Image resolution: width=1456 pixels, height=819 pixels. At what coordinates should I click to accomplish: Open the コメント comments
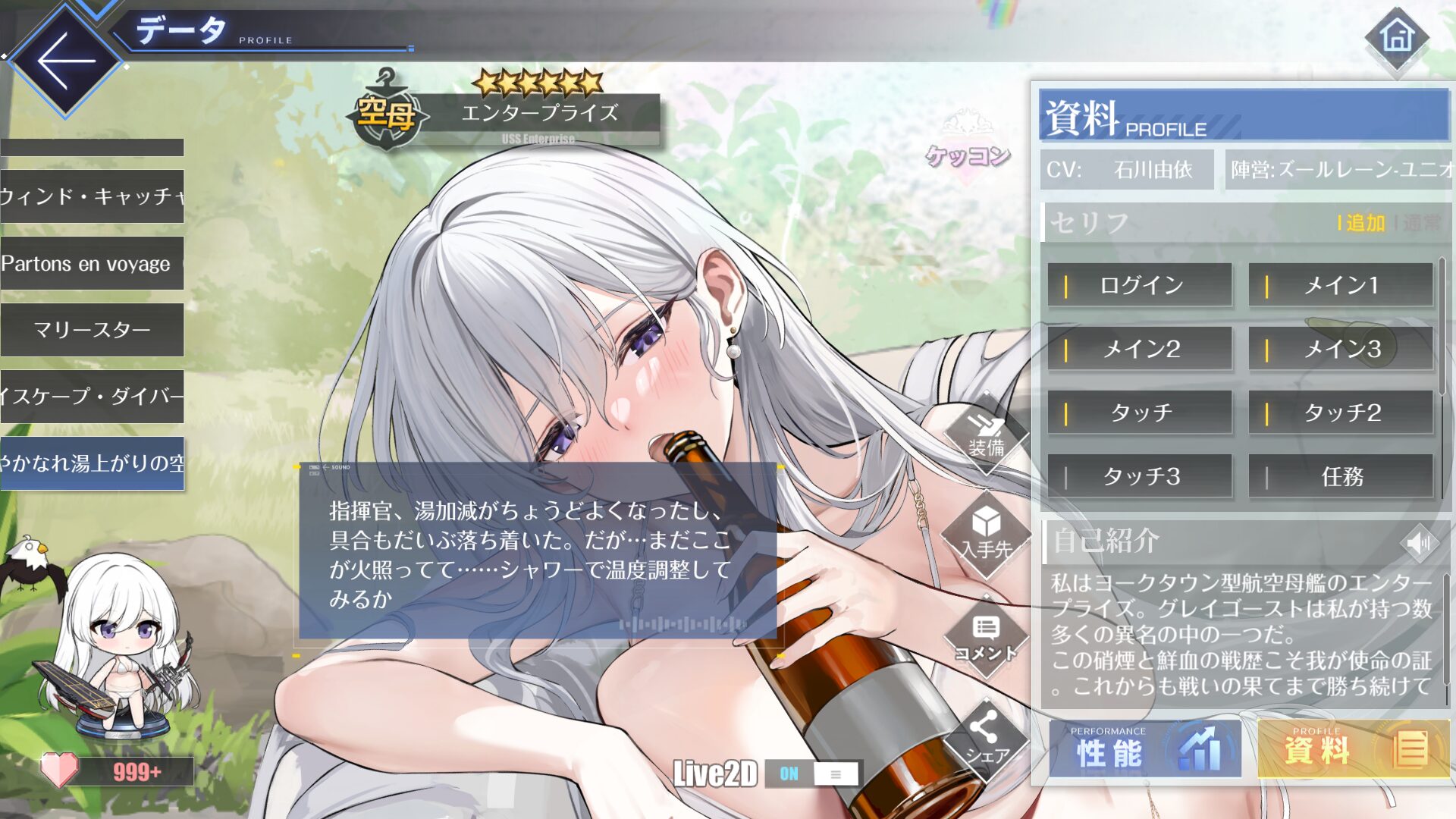click(985, 639)
